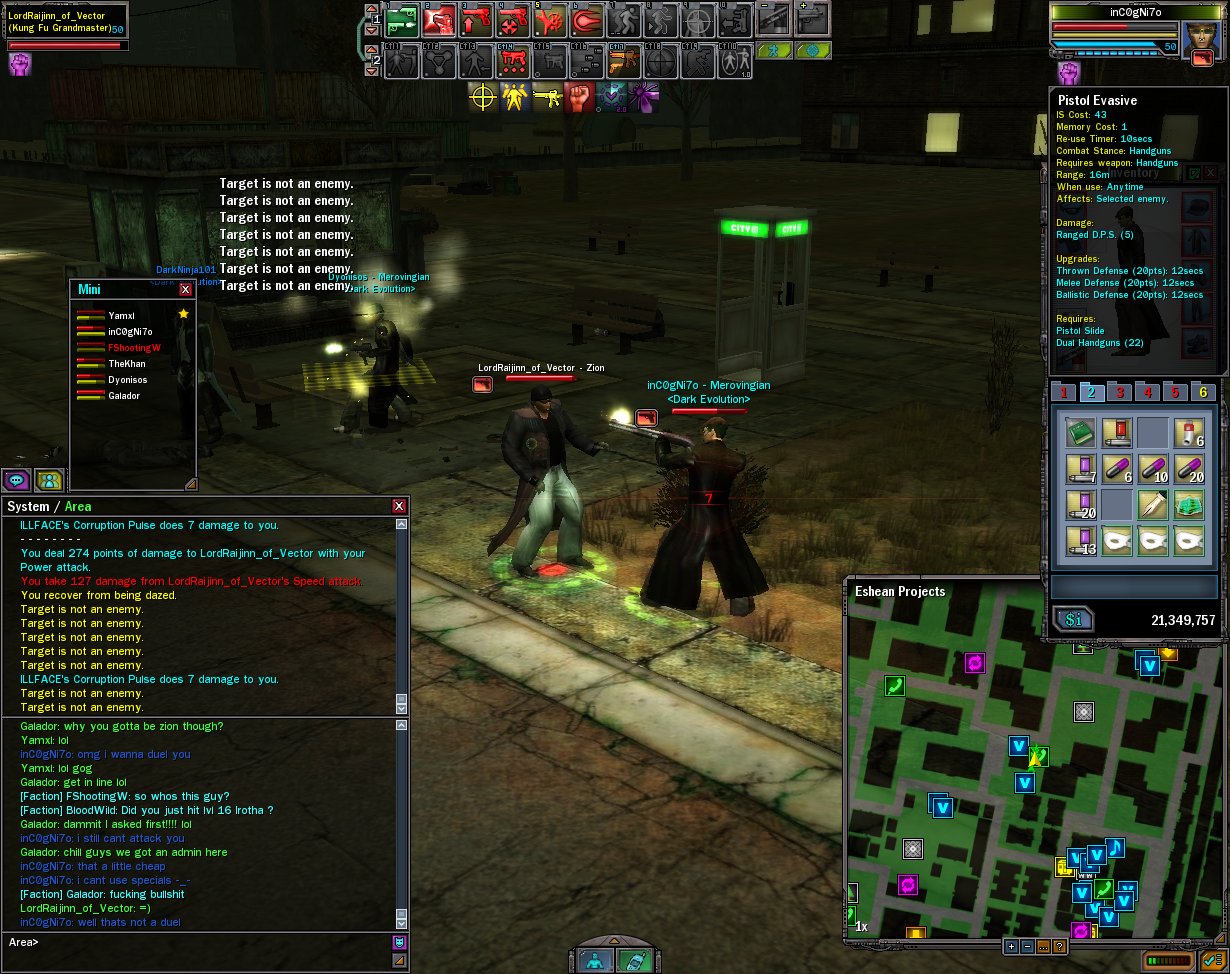Close the Mini team window
This screenshot has height=974, width=1230.
tap(185, 289)
